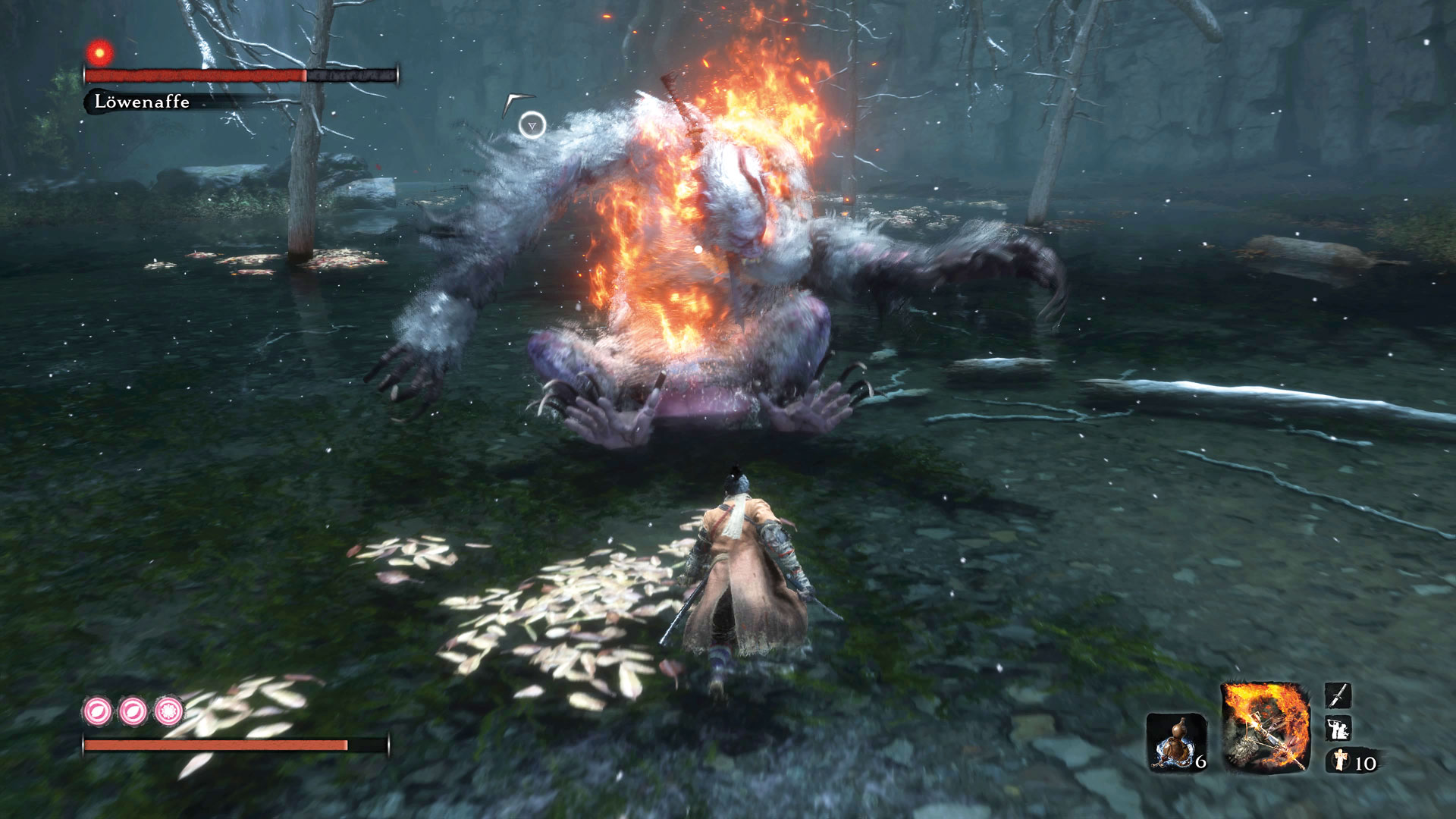Viewport: 1456px width, 819px height.
Task: Click the lock-on reticle on Löwenaffe
Action: coord(532,125)
